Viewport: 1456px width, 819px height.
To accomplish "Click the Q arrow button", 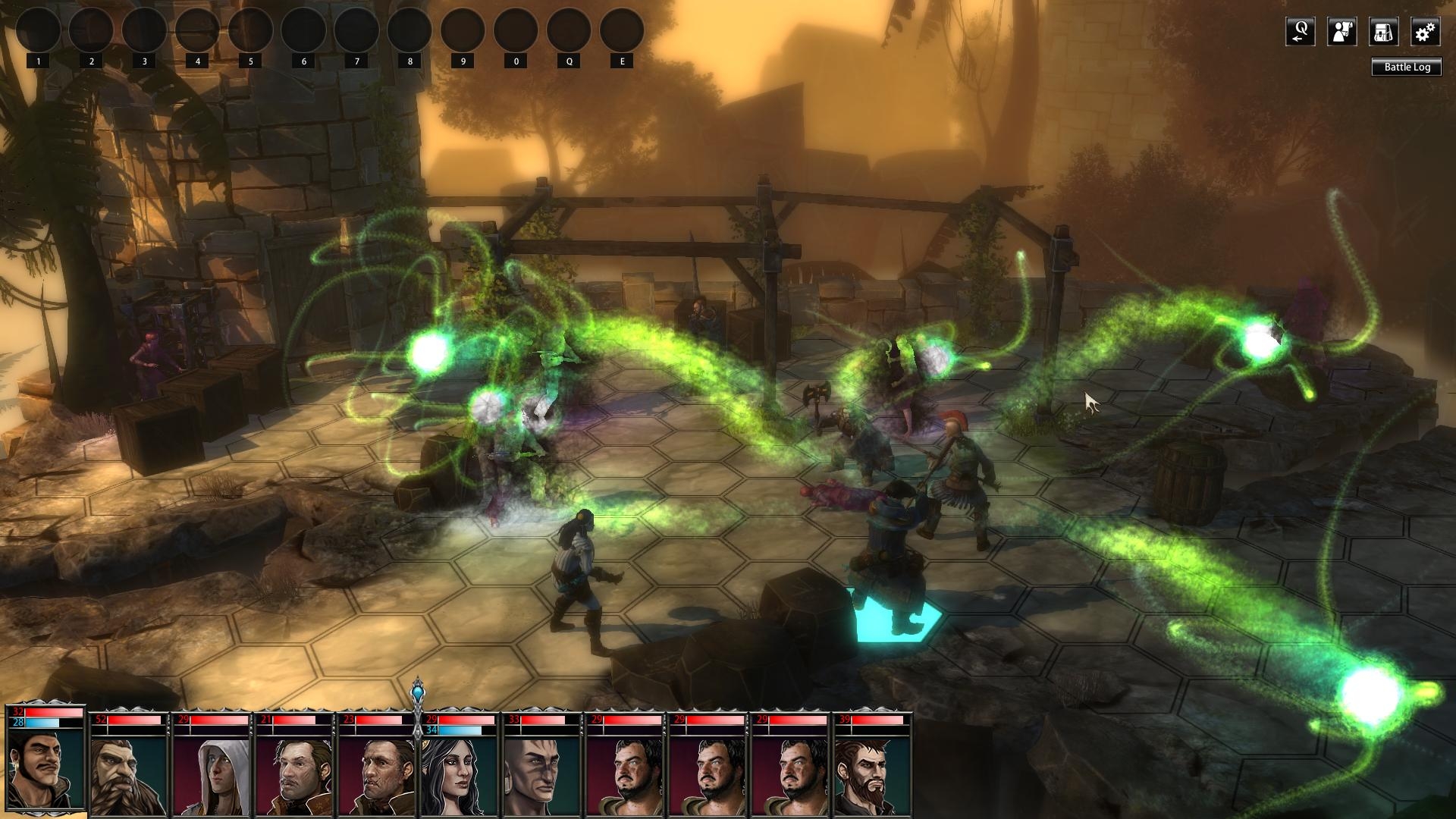I will tap(1300, 32).
